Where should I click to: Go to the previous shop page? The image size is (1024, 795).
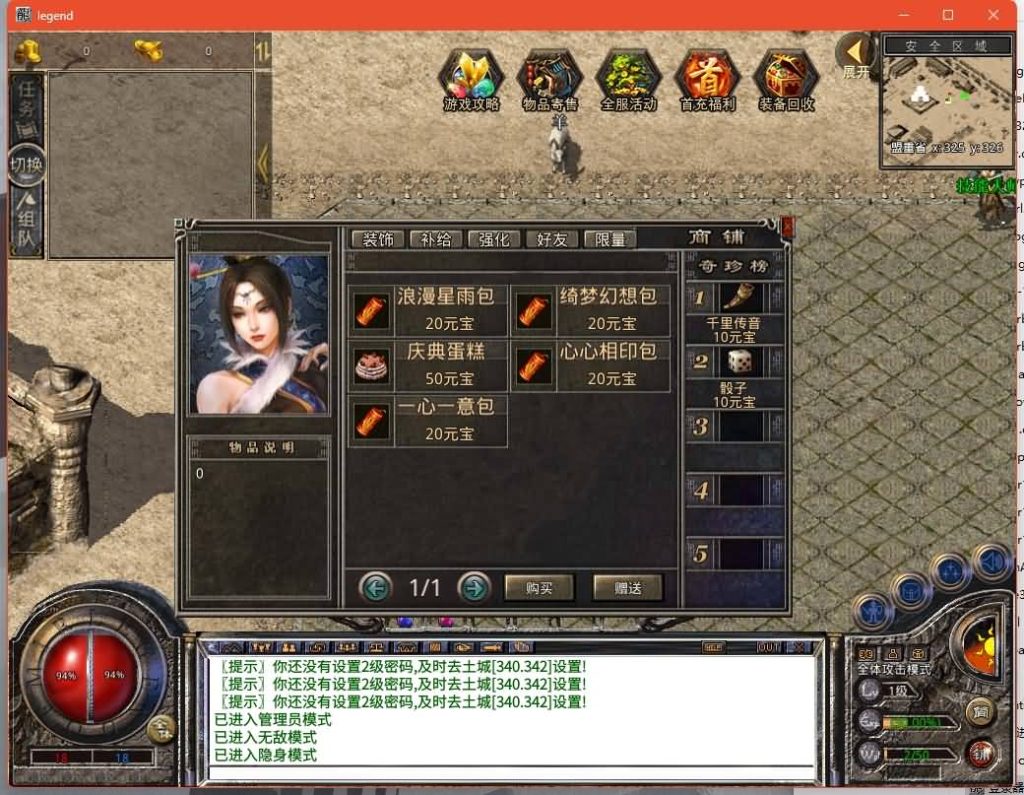[x=376, y=587]
